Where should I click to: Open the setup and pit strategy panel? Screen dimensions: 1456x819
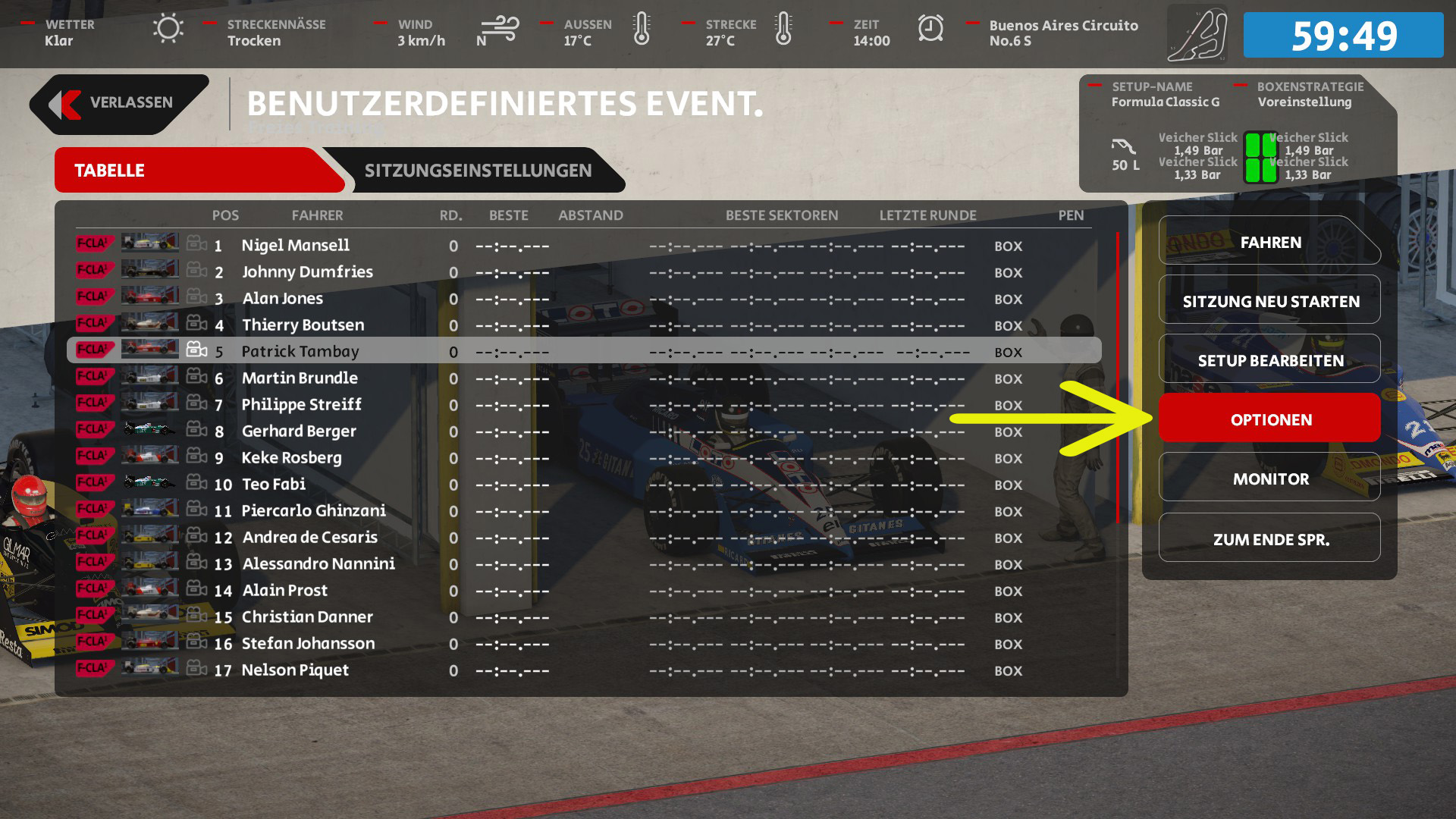(1236, 133)
